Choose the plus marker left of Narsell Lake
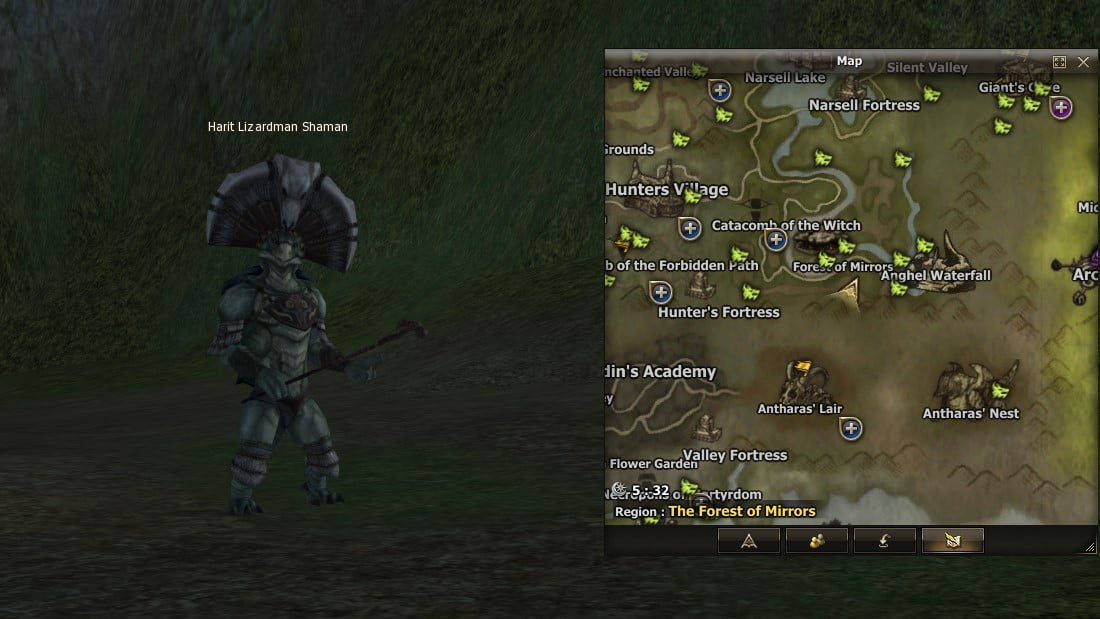Image resolution: width=1100 pixels, height=619 pixels. (x=719, y=90)
